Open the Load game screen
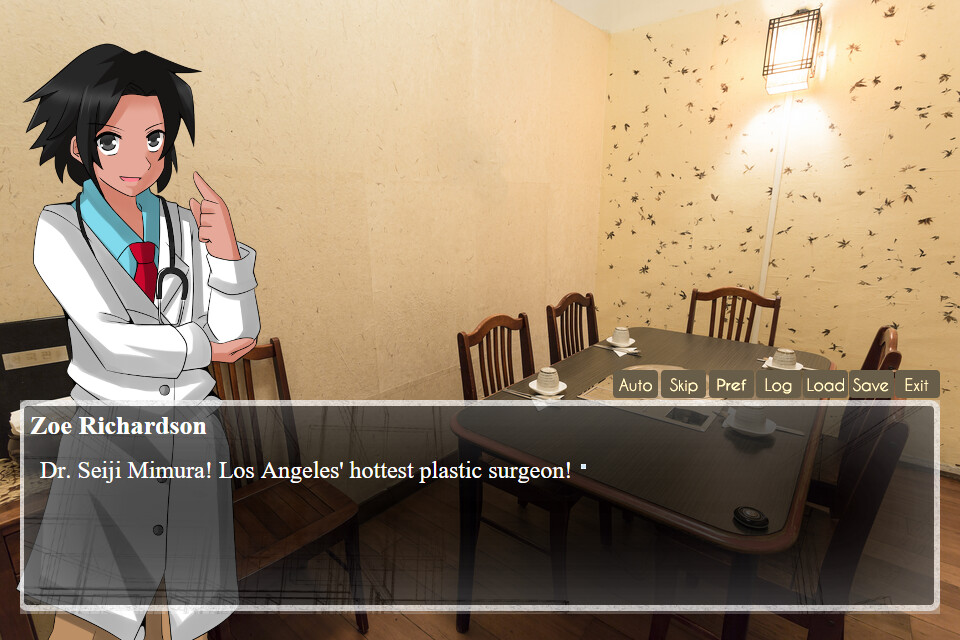 pyautogui.click(x=825, y=385)
